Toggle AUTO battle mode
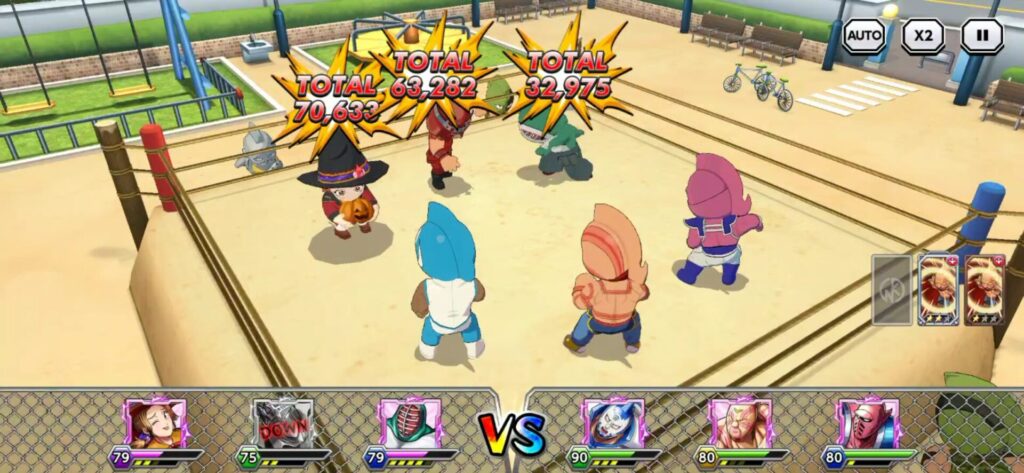The width and height of the screenshot is (1024, 473). (863, 36)
